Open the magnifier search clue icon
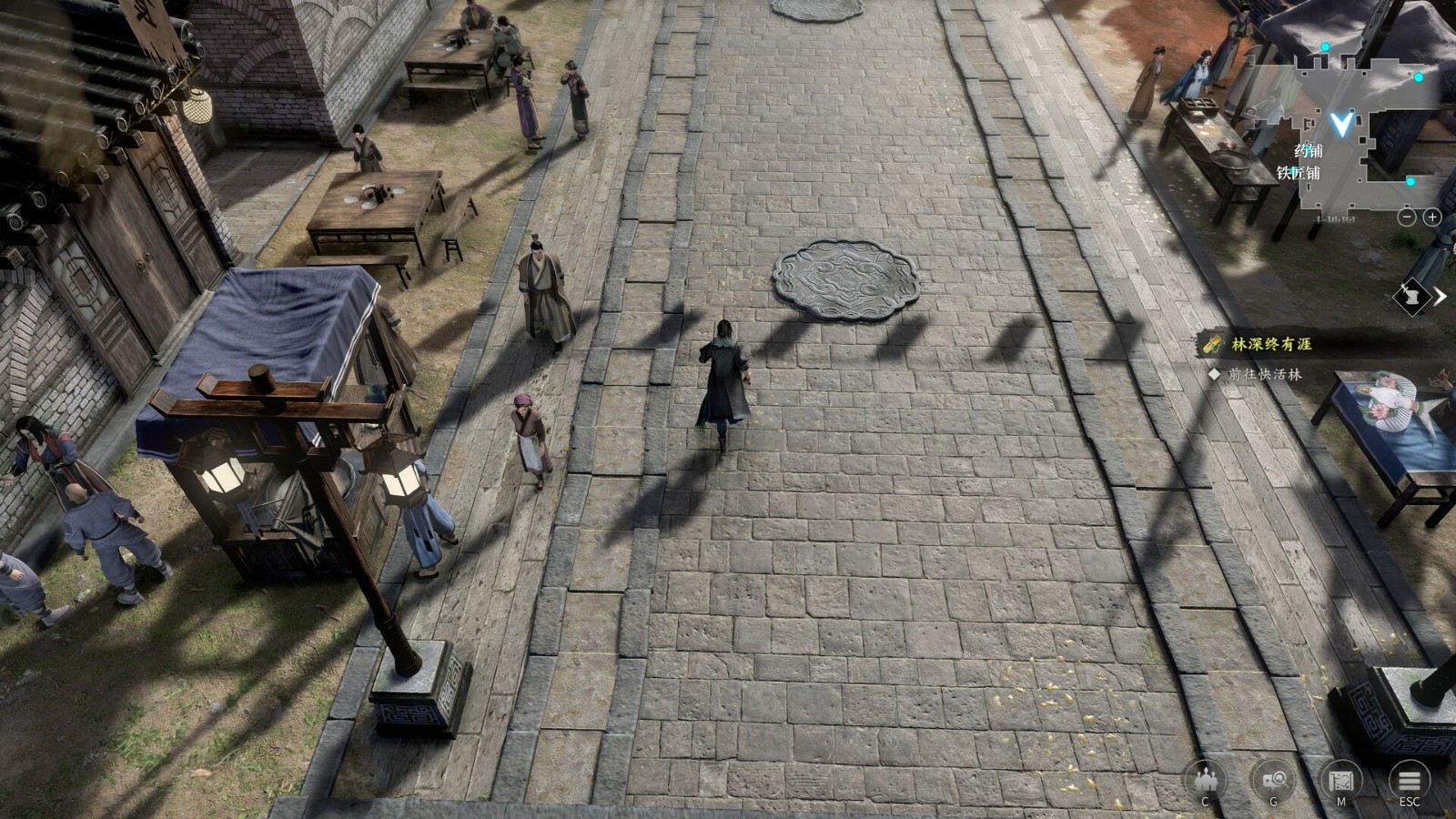Viewport: 1456px width, 819px height. point(1273,780)
